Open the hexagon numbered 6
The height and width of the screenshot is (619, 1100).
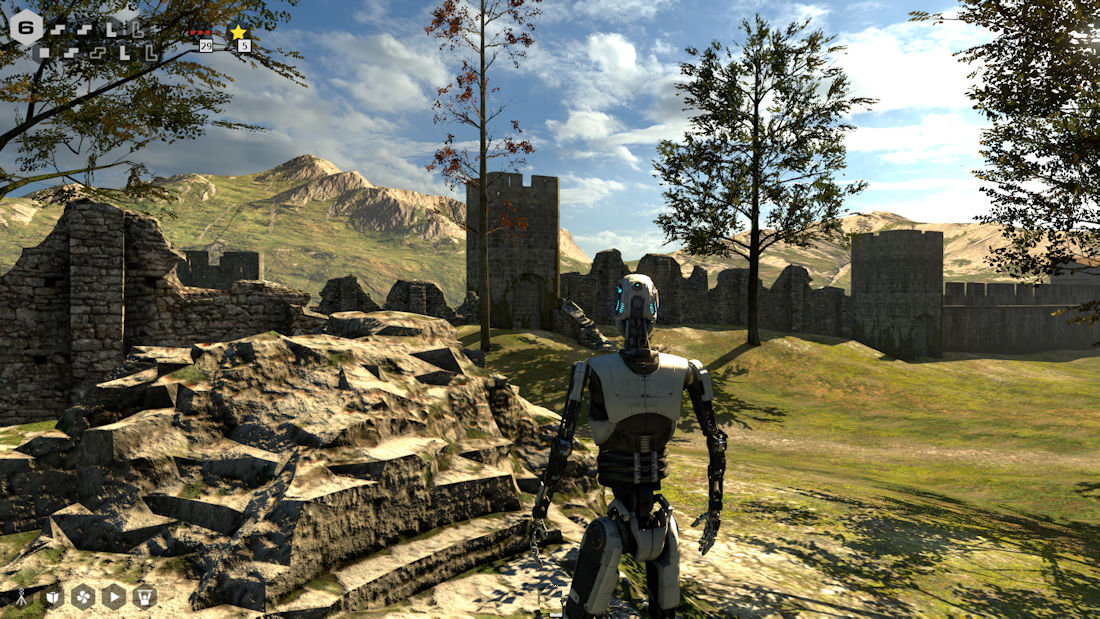pos(27,27)
